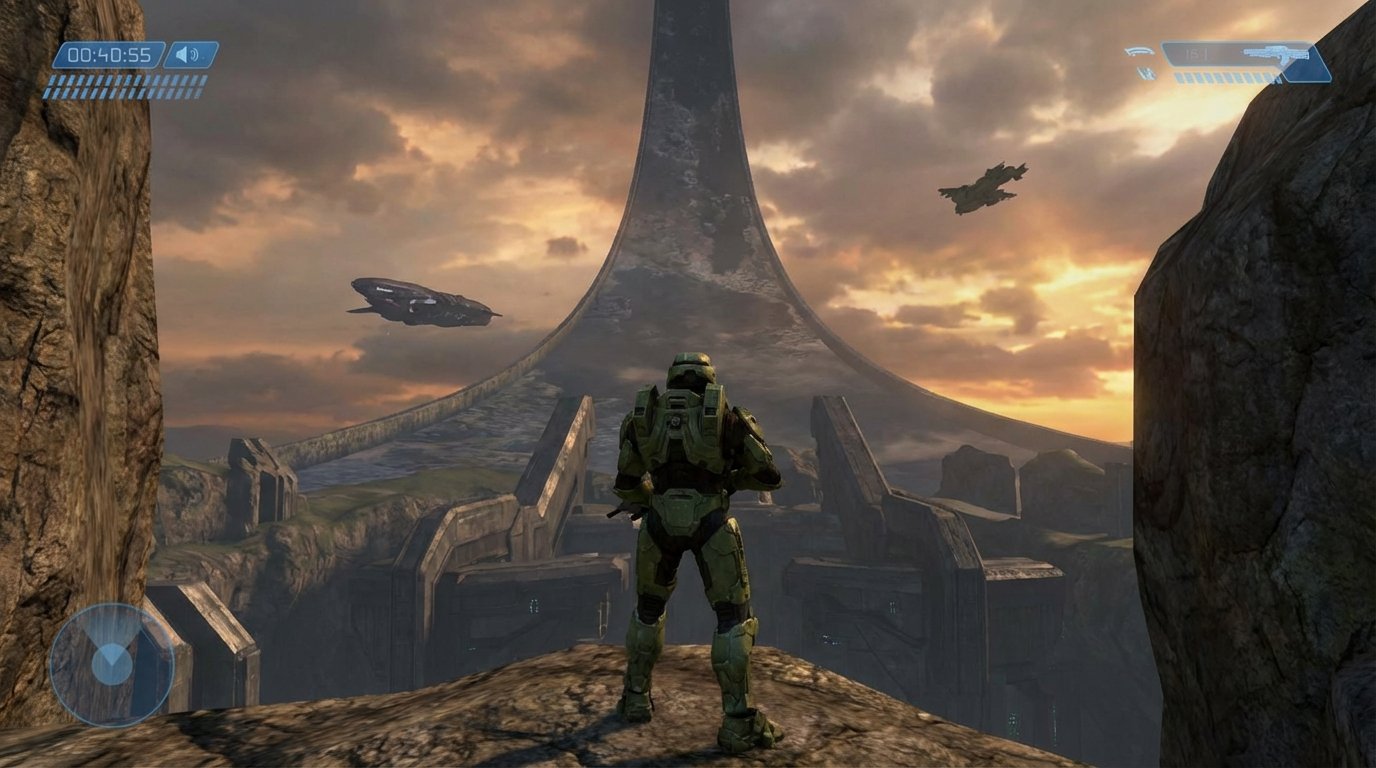Open the motion tracker radar display

(x=110, y=660)
